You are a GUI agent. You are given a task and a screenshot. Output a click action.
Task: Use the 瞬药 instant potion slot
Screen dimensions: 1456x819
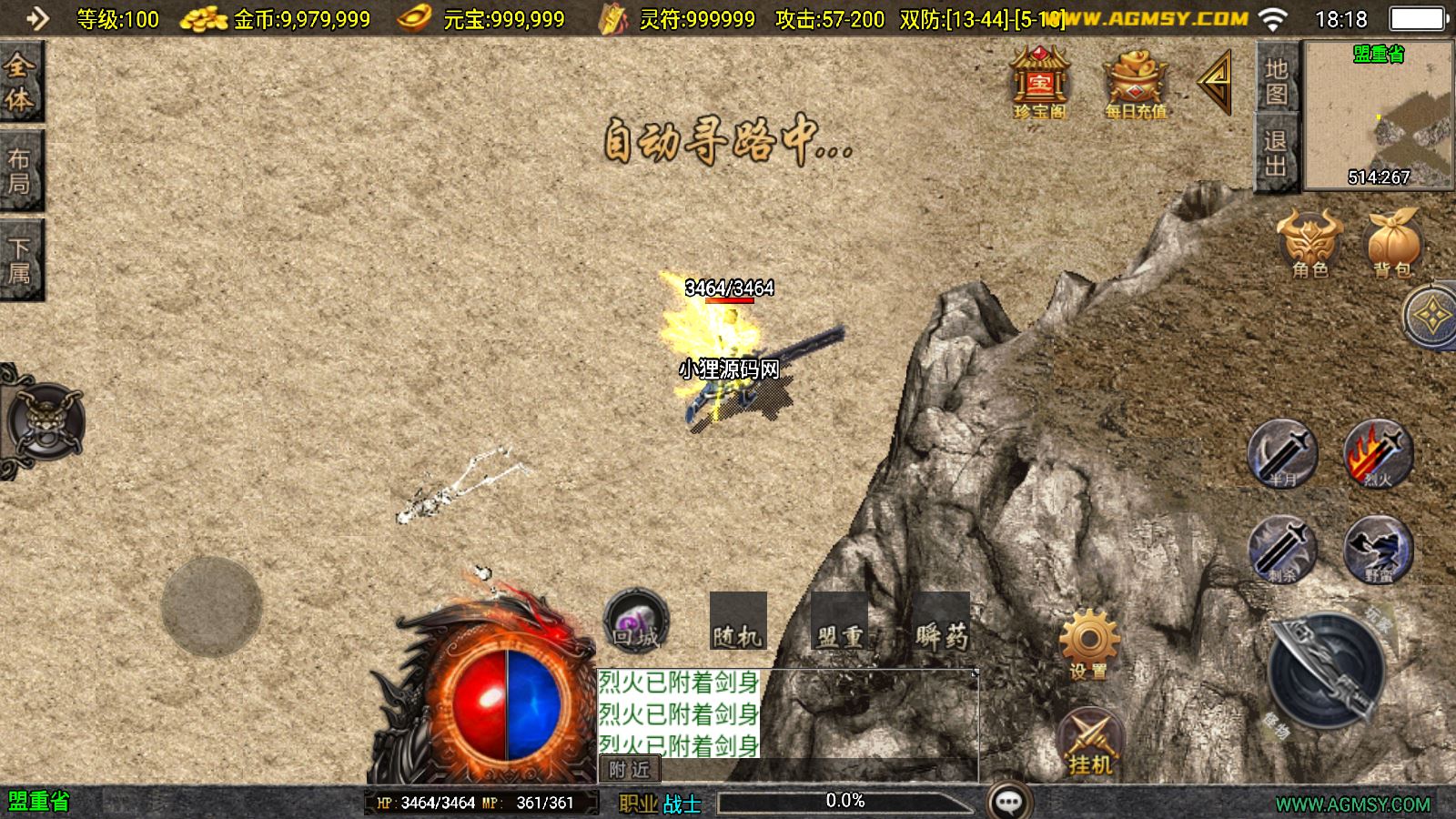click(x=941, y=622)
